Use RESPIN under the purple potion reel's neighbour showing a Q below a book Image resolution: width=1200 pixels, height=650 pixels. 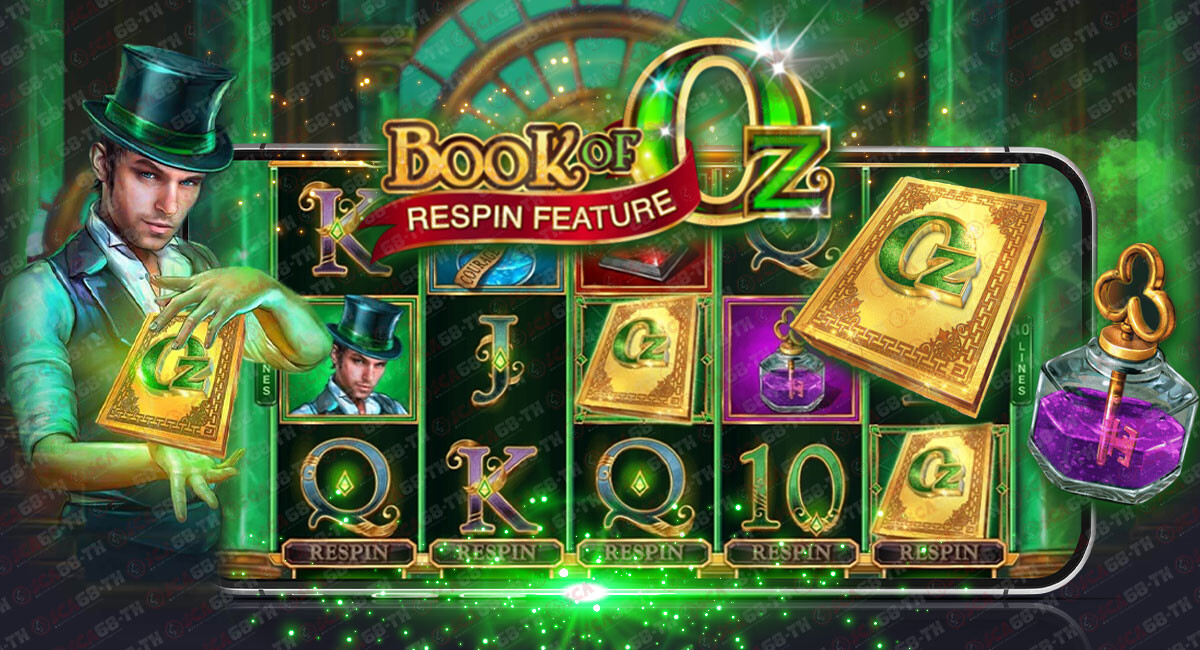point(643,552)
